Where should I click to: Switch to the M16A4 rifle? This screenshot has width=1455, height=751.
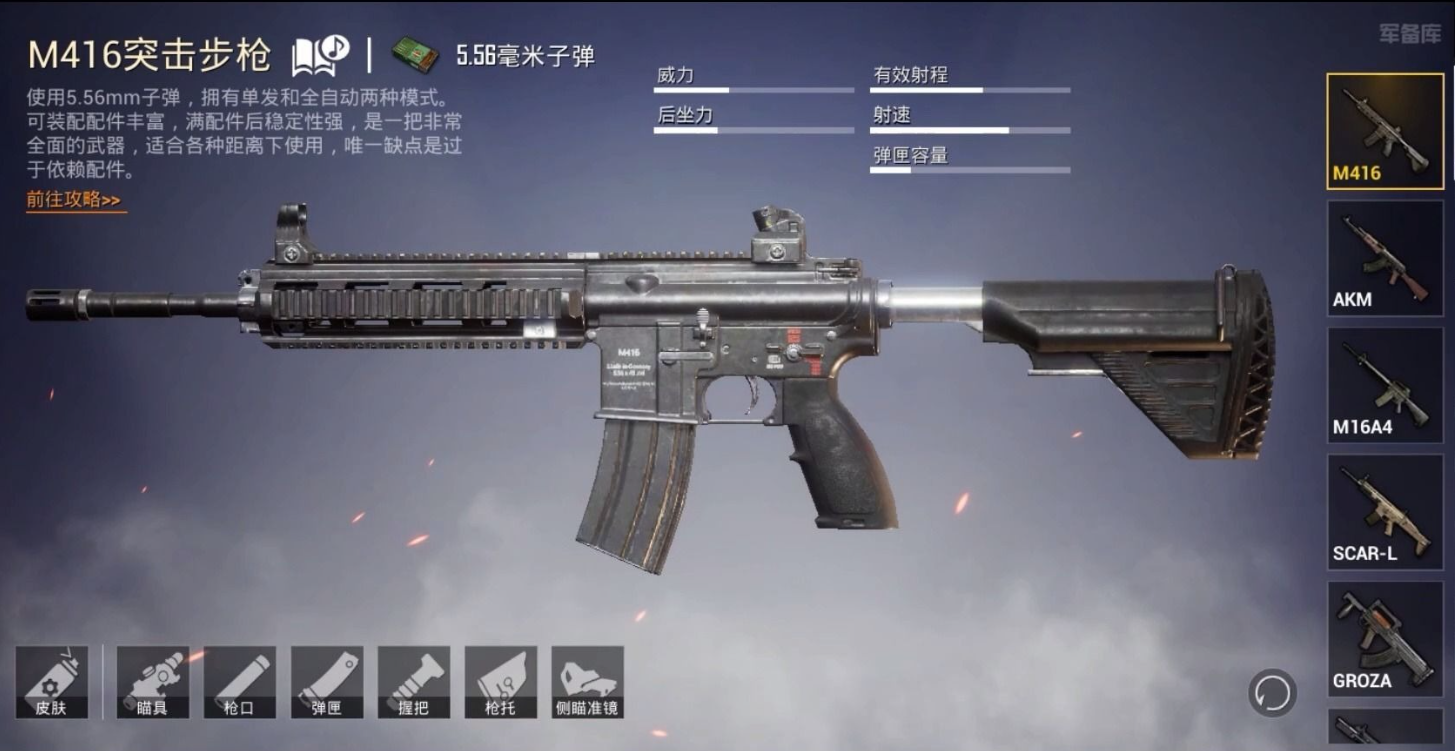1384,384
